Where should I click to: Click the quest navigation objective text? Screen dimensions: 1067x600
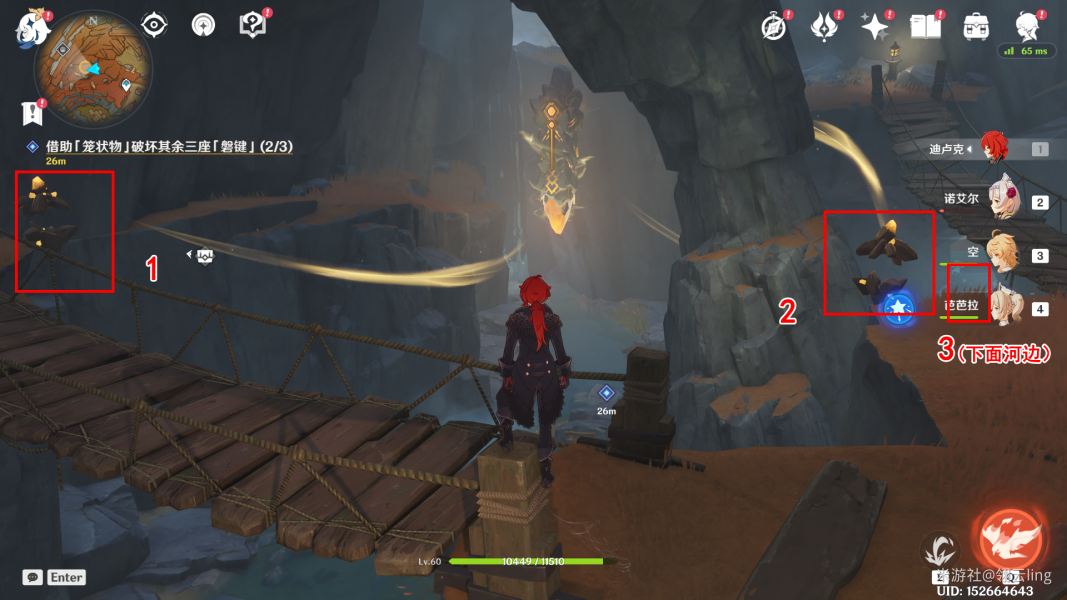pos(160,147)
